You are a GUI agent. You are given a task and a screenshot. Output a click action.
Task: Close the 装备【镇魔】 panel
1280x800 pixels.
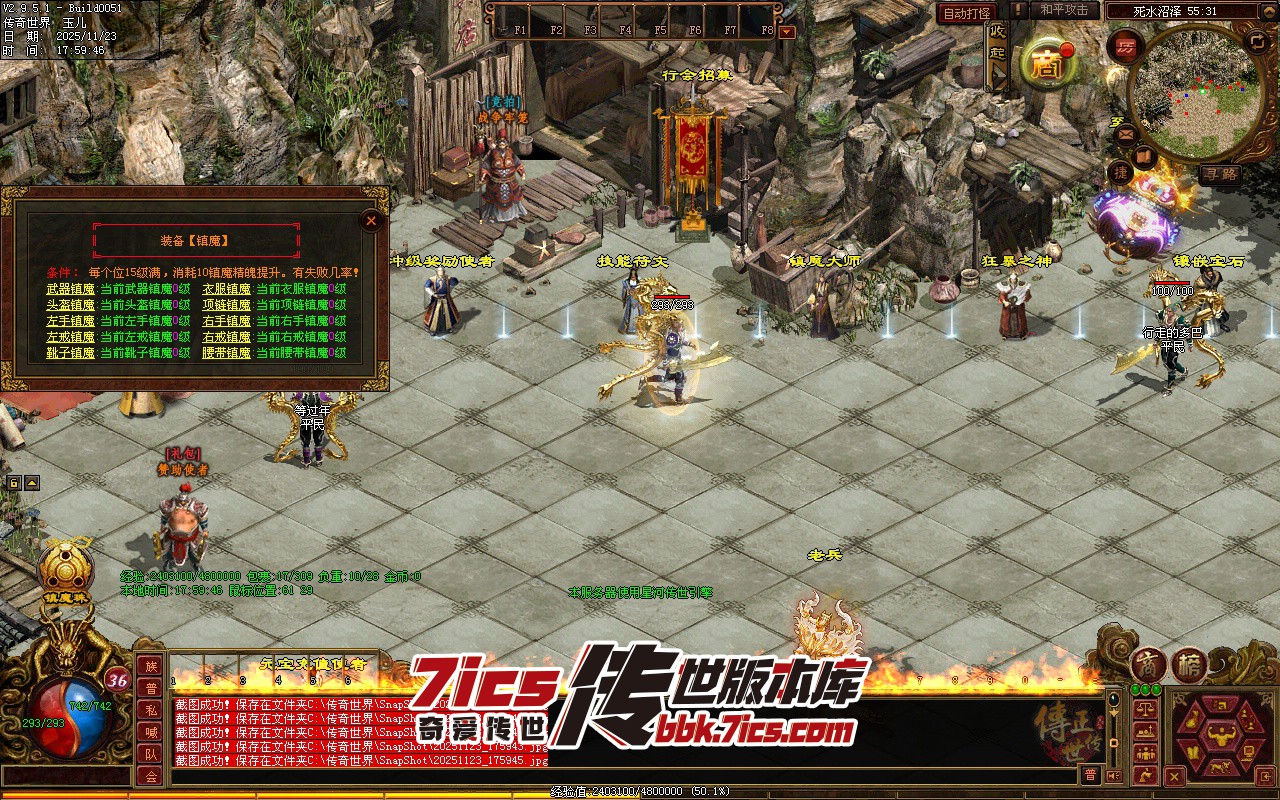pos(371,221)
